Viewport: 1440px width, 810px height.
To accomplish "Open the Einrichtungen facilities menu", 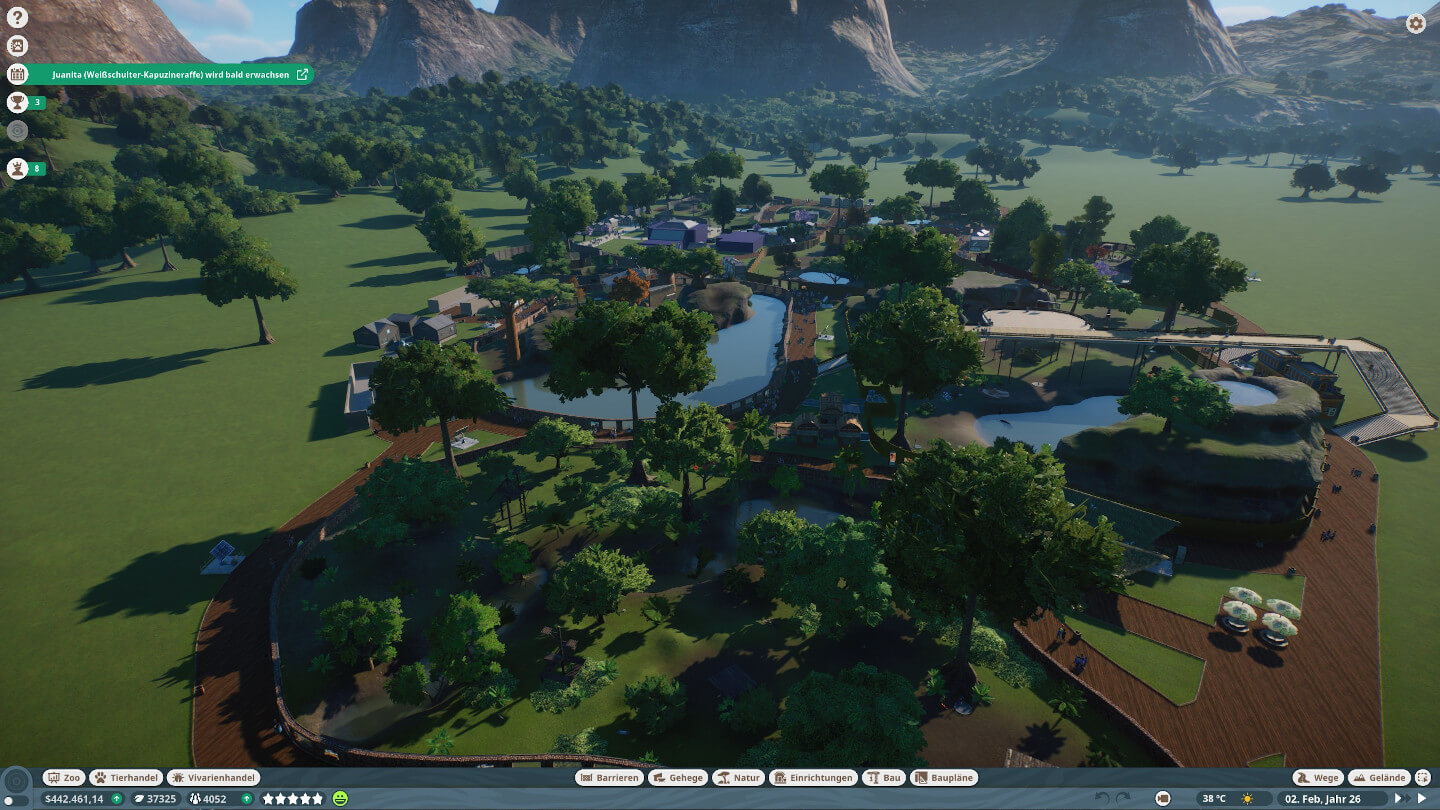I will point(812,777).
